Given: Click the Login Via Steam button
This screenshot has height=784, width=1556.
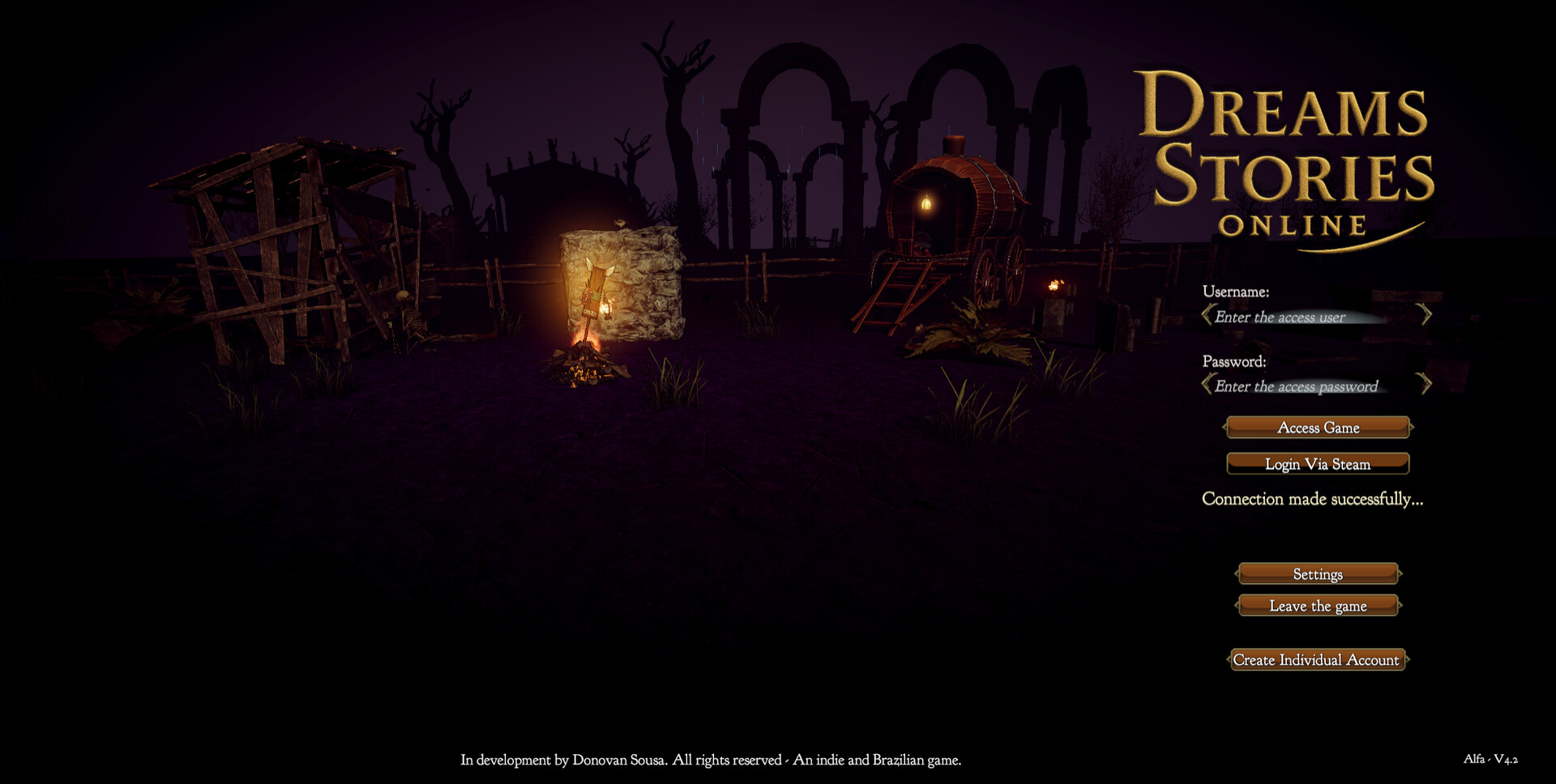Looking at the screenshot, I should click(1318, 463).
